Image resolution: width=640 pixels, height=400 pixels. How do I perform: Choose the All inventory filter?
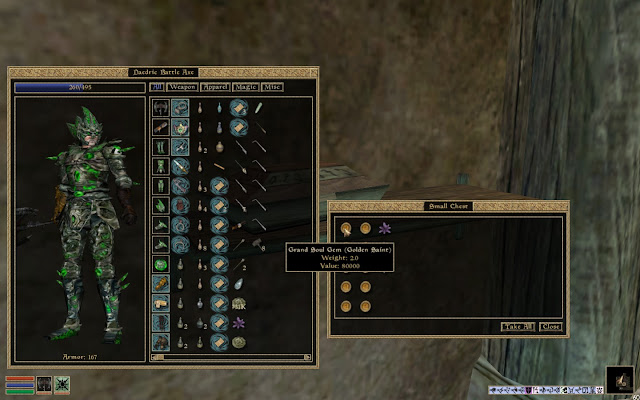tap(157, 87)
